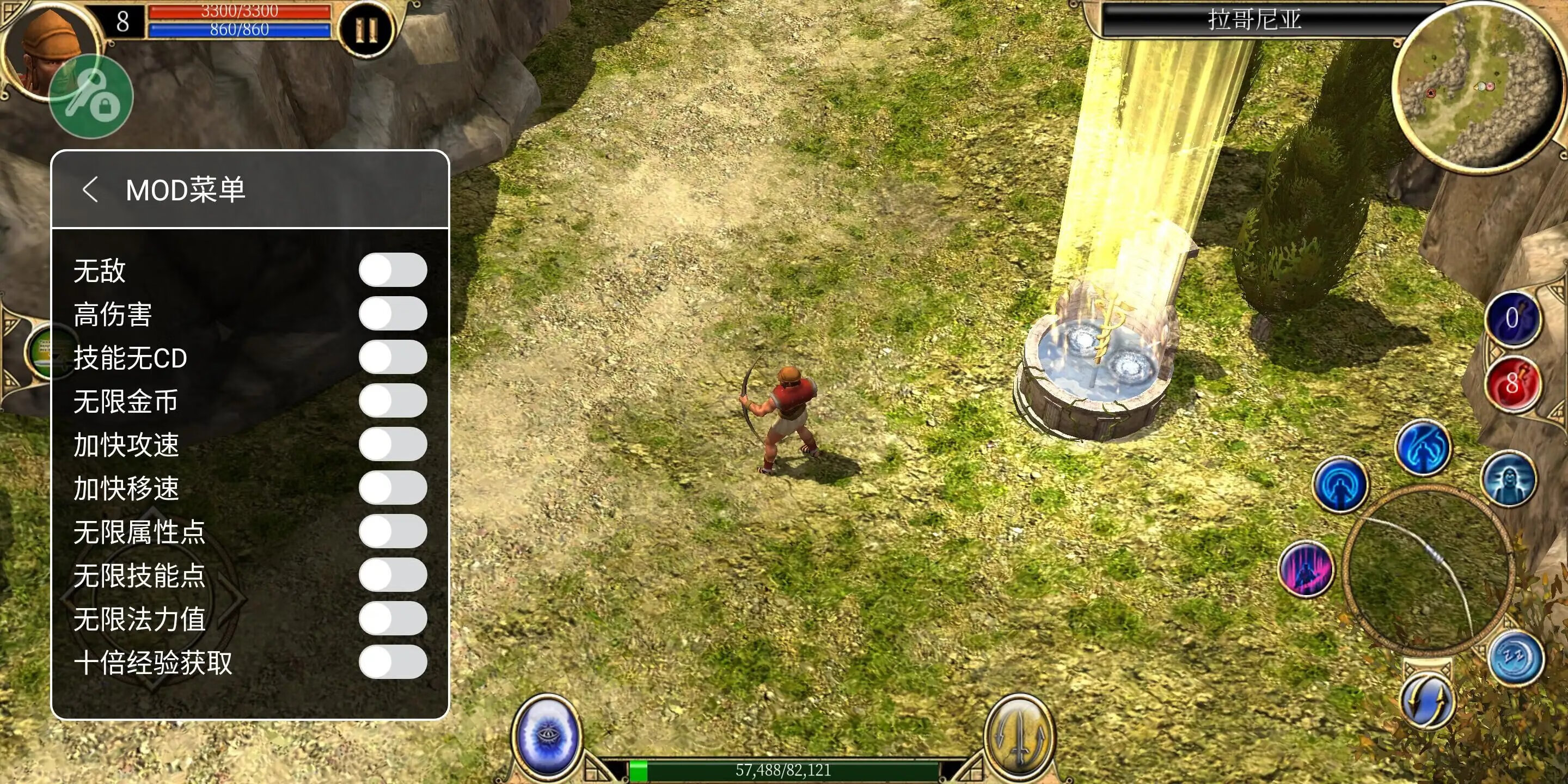Swap weapons with the yellow arrows button

(1426, 701)
